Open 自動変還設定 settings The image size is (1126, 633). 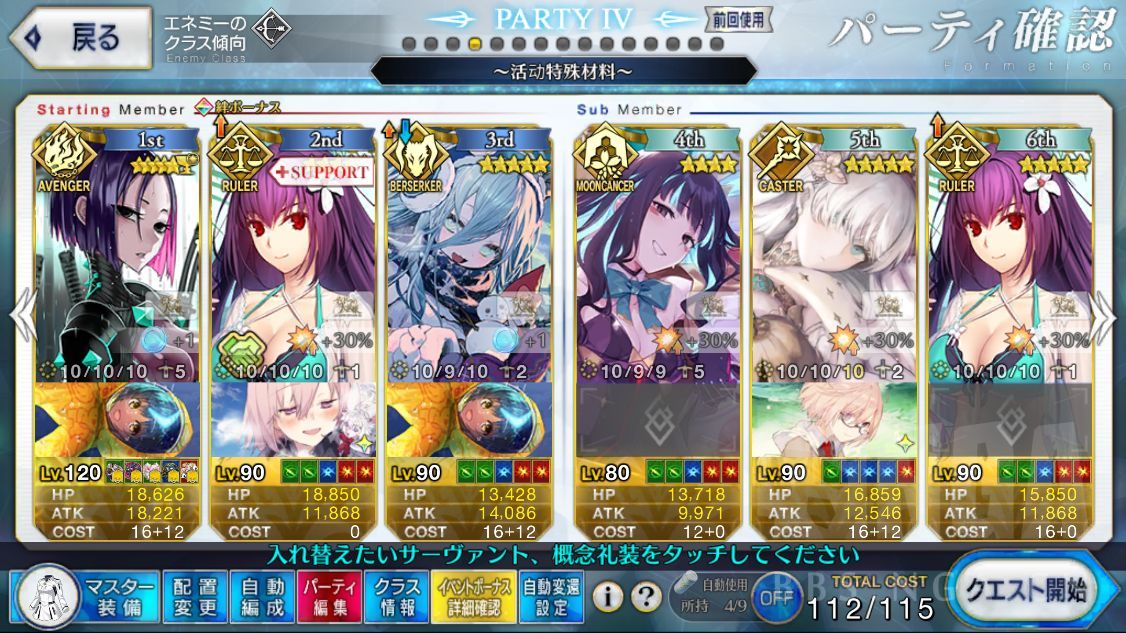551,595
